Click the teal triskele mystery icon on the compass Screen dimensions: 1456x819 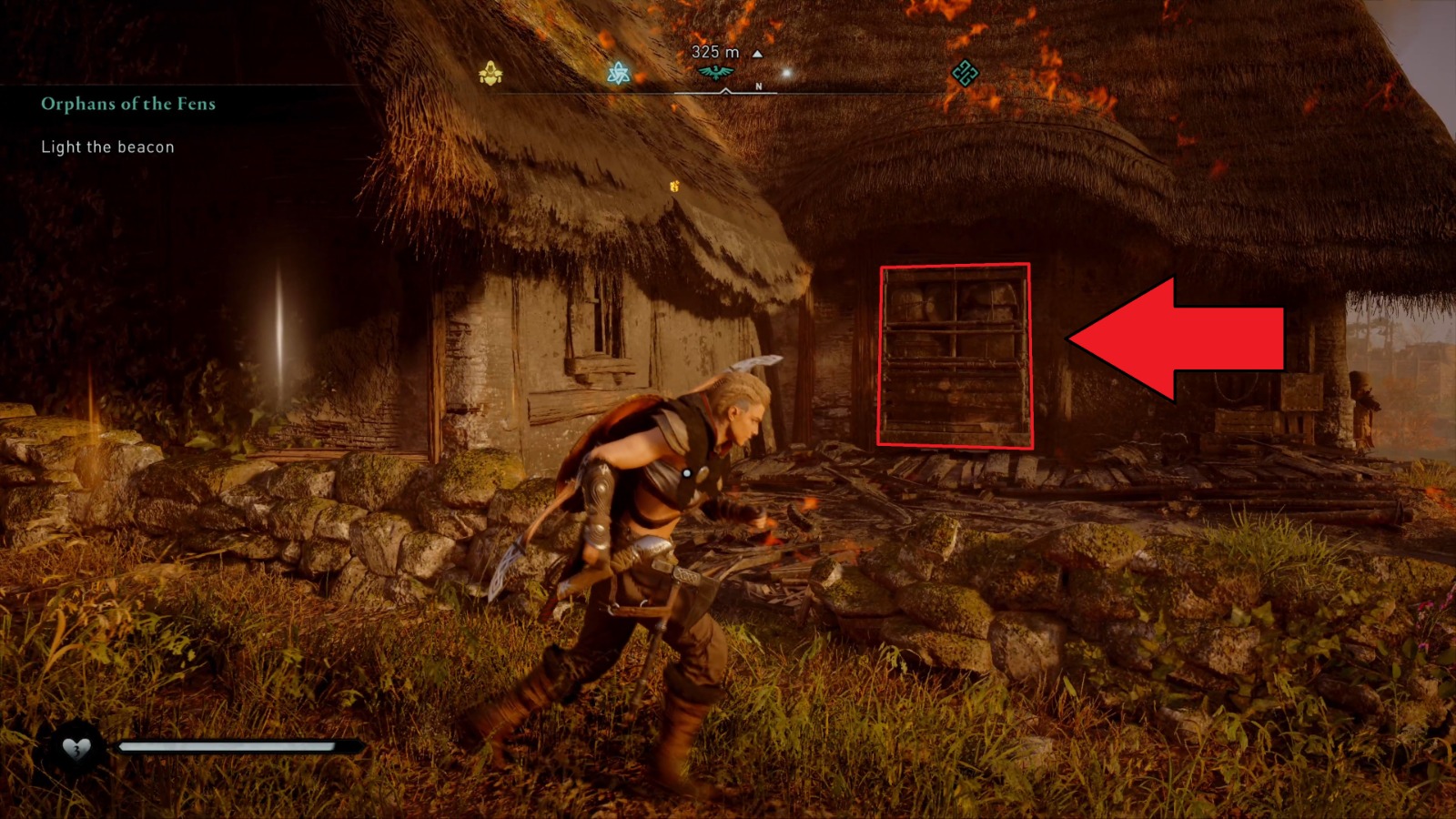tap(622, 73)
